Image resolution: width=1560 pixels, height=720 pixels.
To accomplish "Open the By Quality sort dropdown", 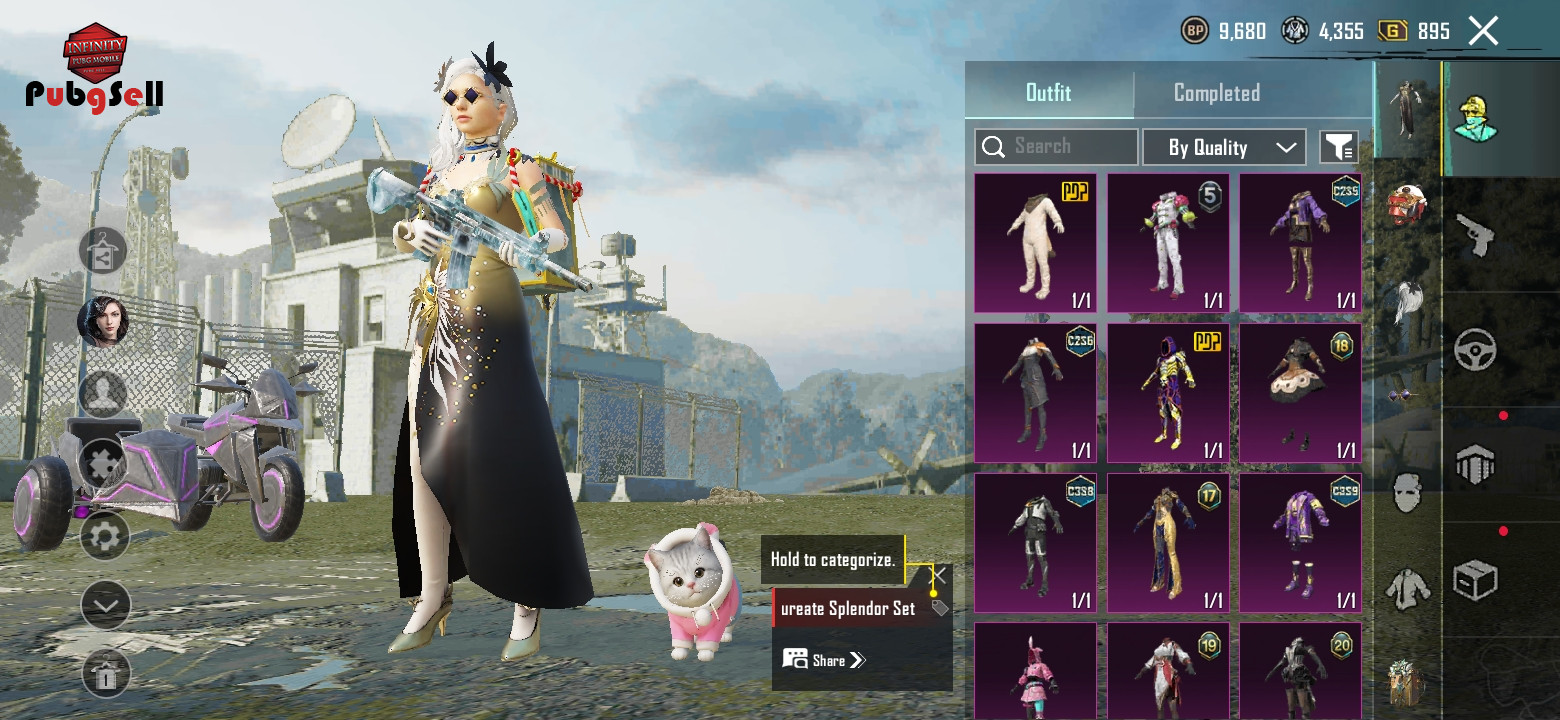I will [x=1224, y=148].
